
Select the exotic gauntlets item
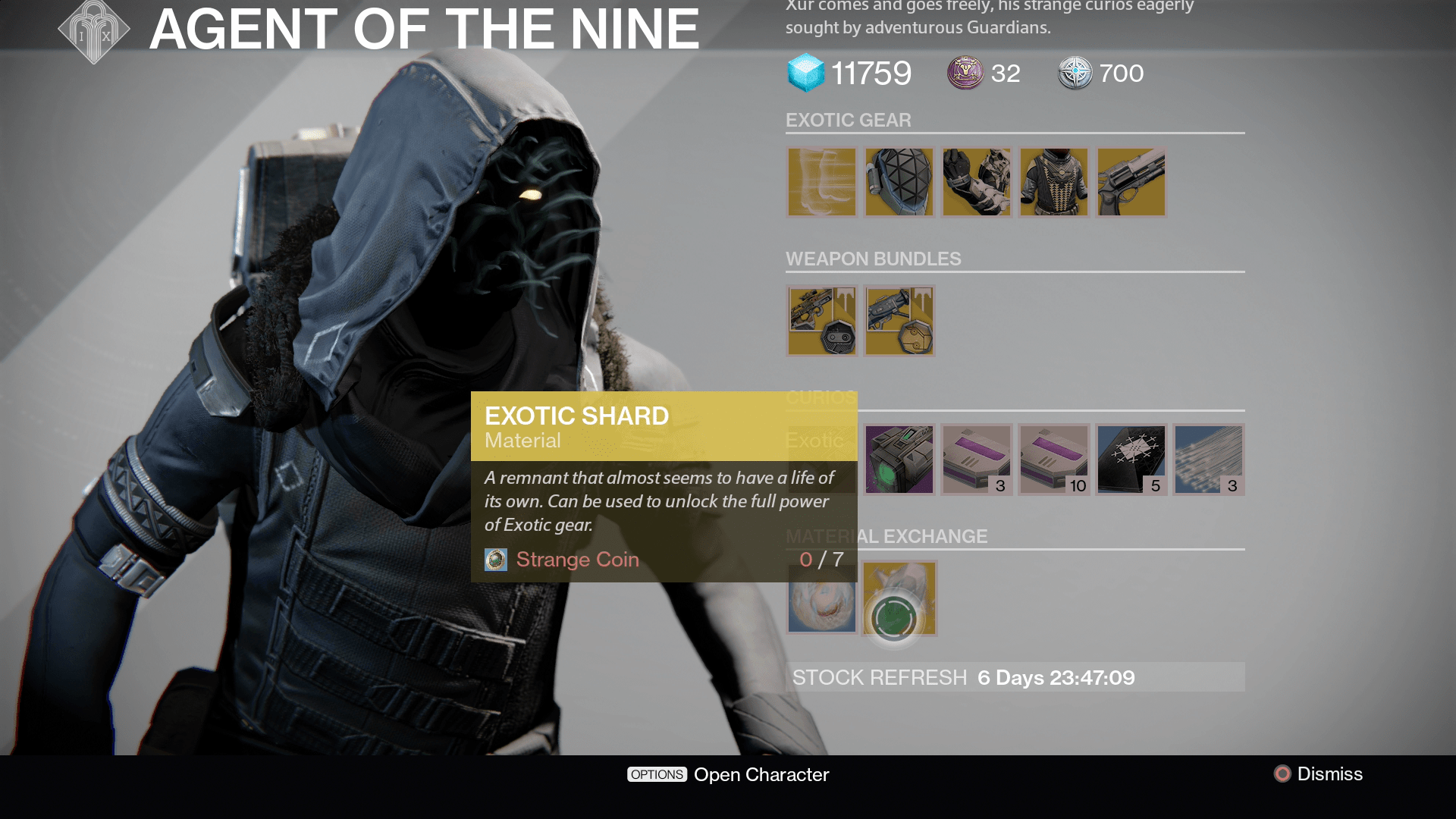click(977, 182)
